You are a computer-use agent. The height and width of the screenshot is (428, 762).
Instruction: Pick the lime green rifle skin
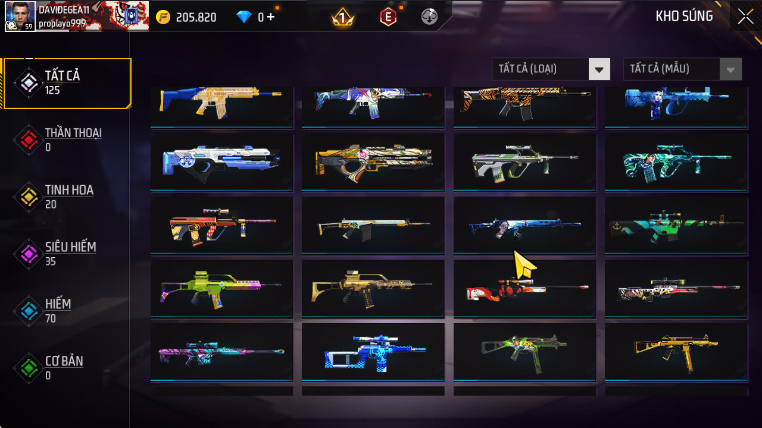click(222, 290)
